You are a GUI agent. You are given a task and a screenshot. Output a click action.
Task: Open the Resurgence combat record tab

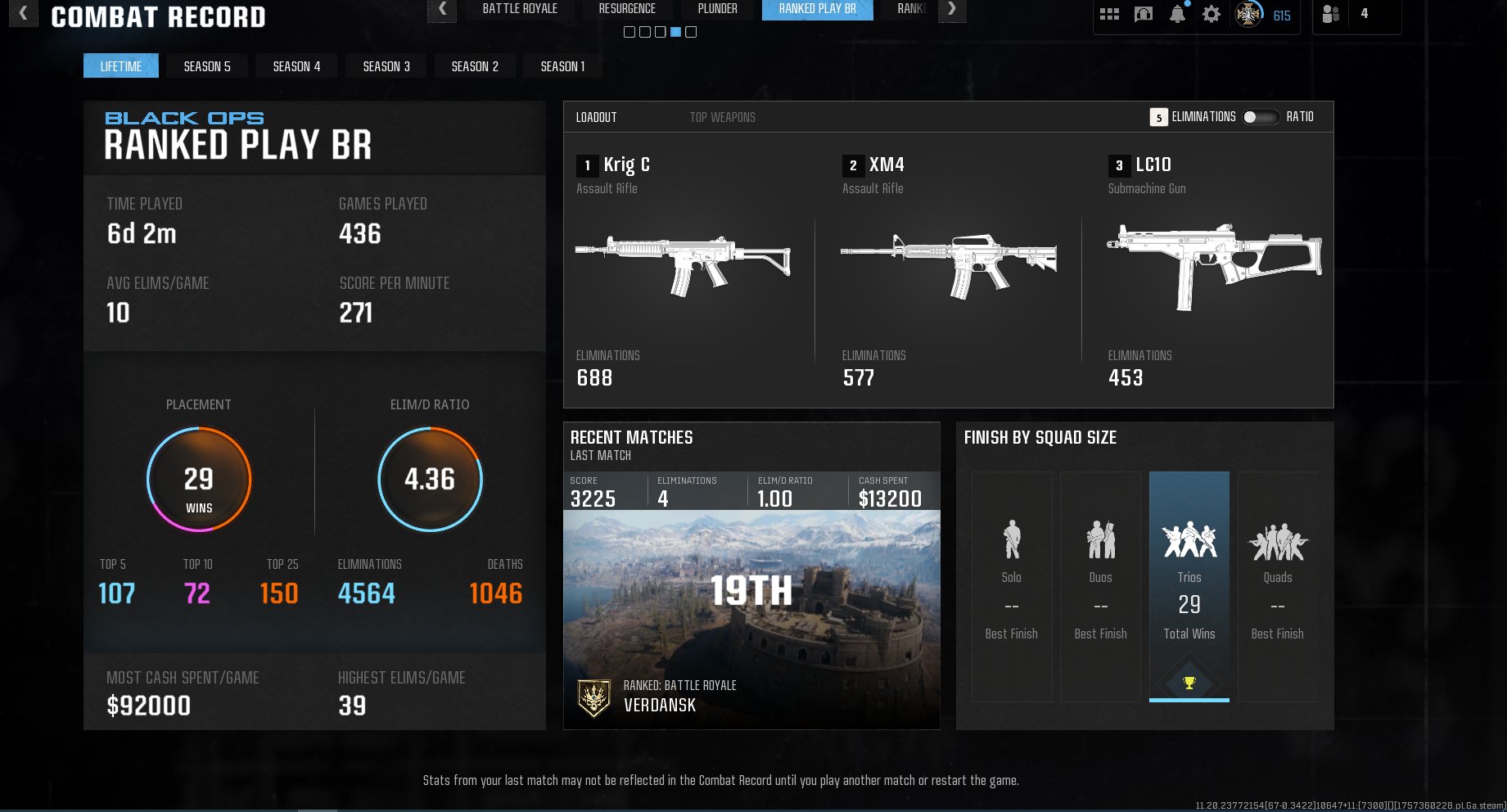click(627, 9)
